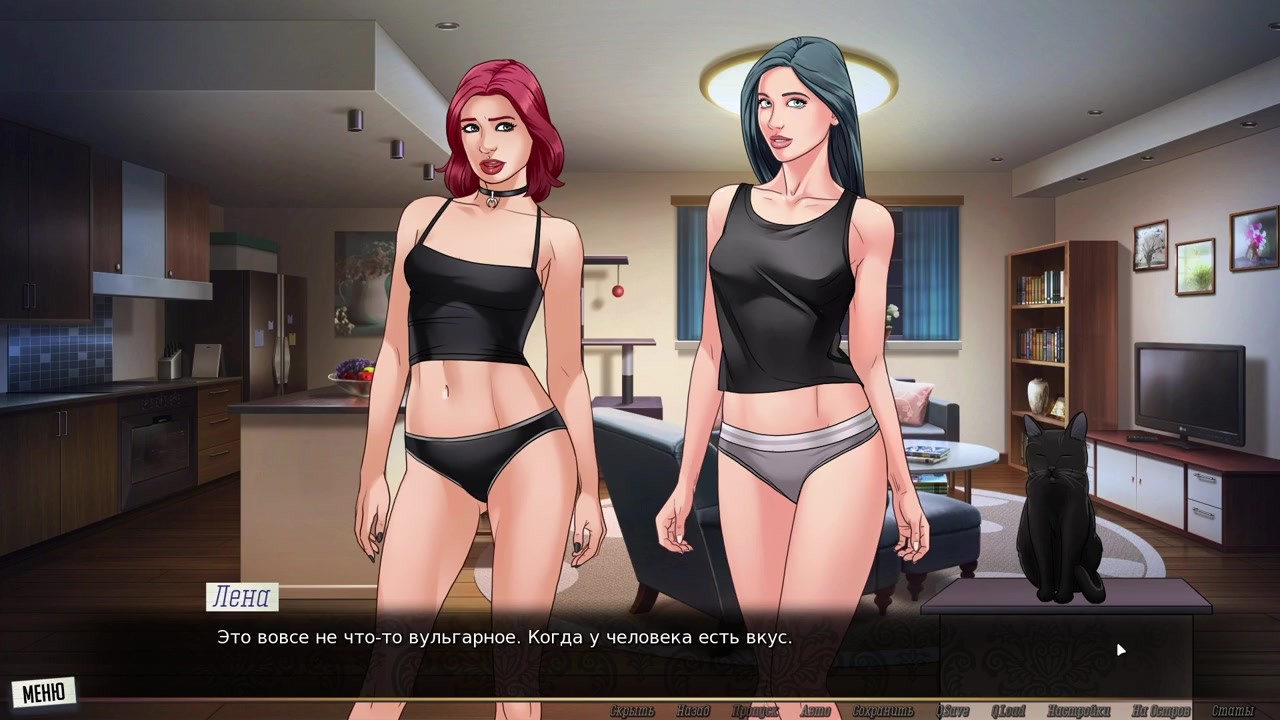Viewport: 1280px width, 720px height.
Task: Open the МЕНЮ button
Action: pos(44,692)
